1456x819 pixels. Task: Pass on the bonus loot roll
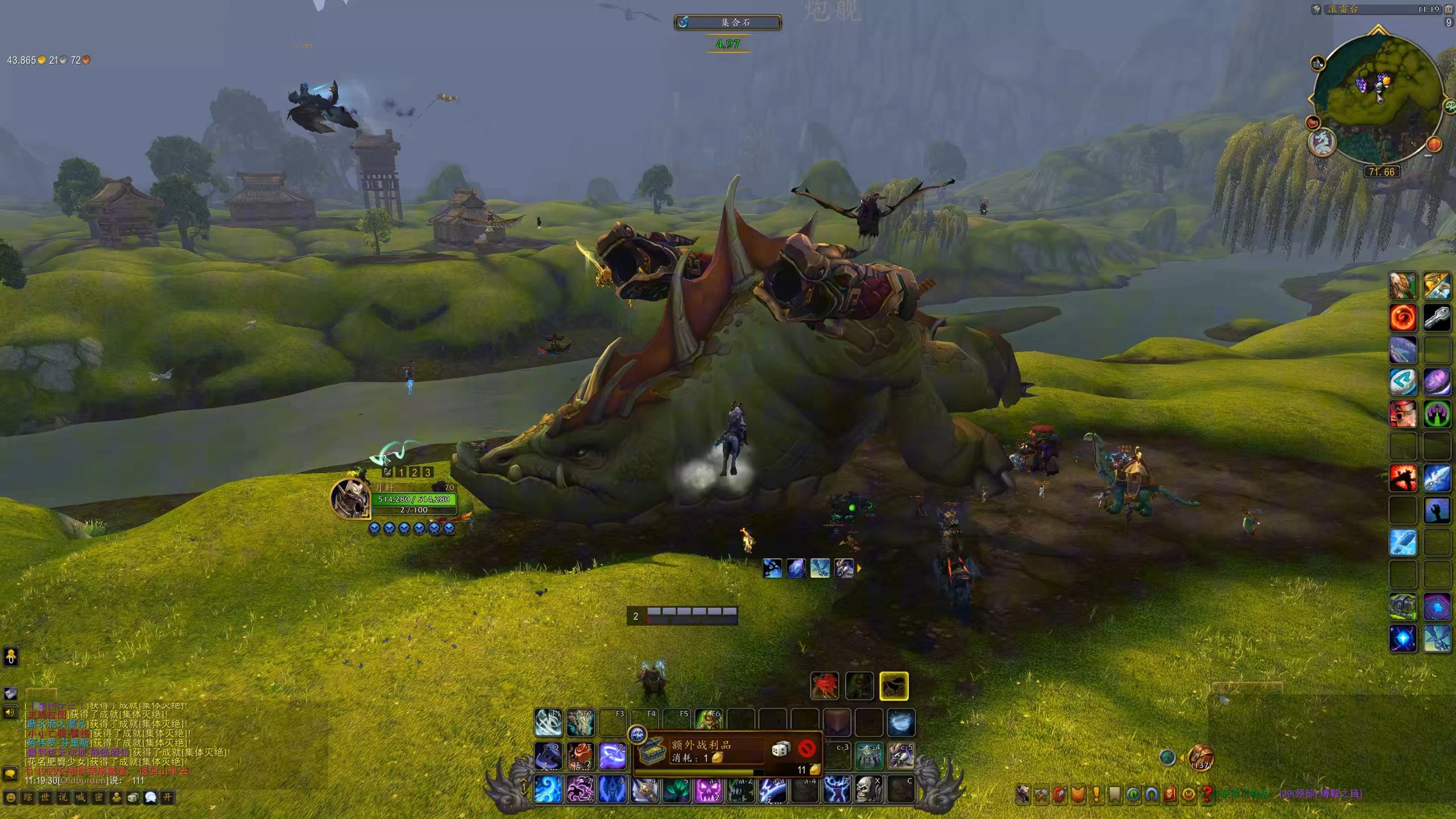coord(806,748)
